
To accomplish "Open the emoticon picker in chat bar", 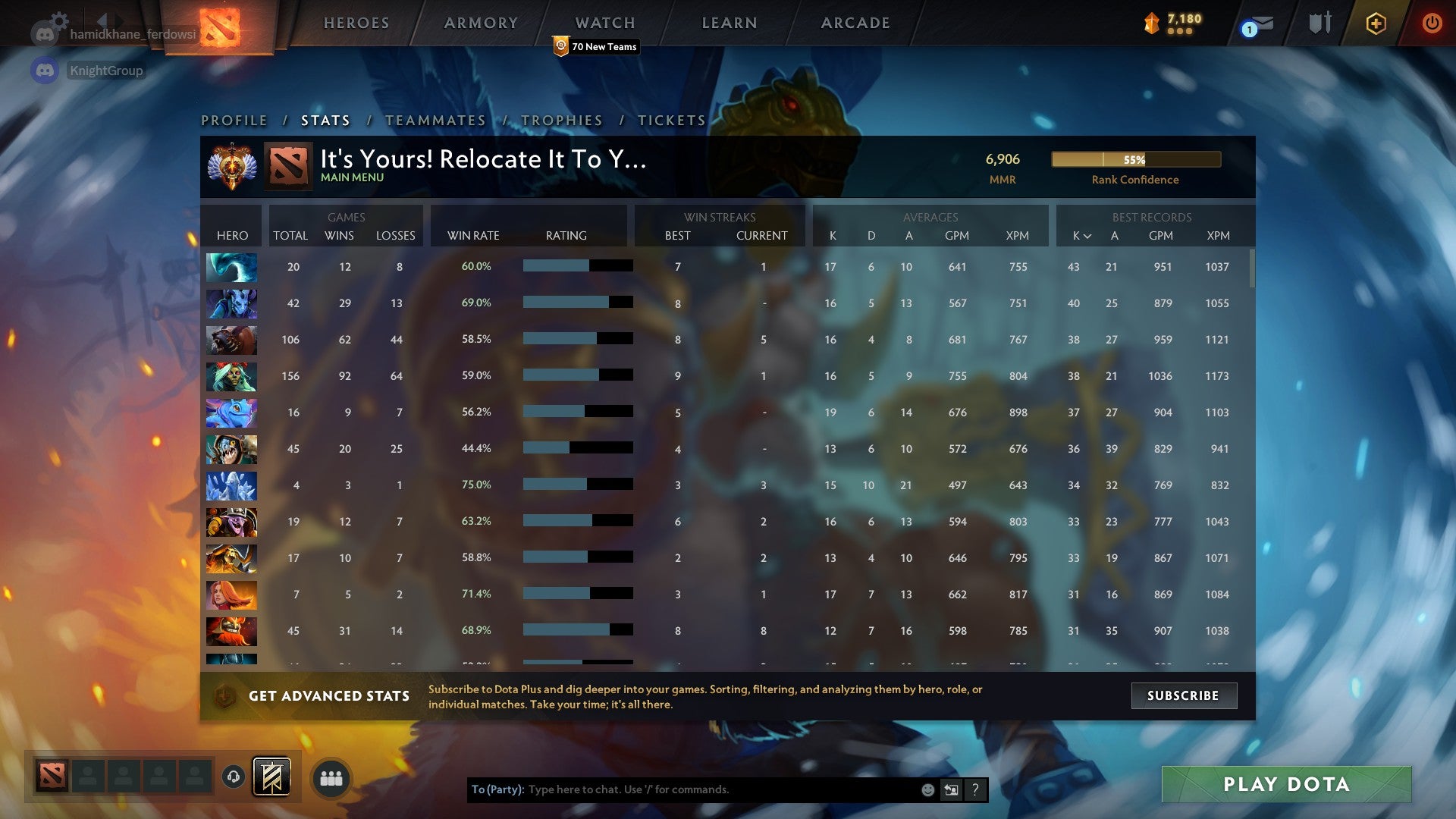I will click(x=927, y=789).
